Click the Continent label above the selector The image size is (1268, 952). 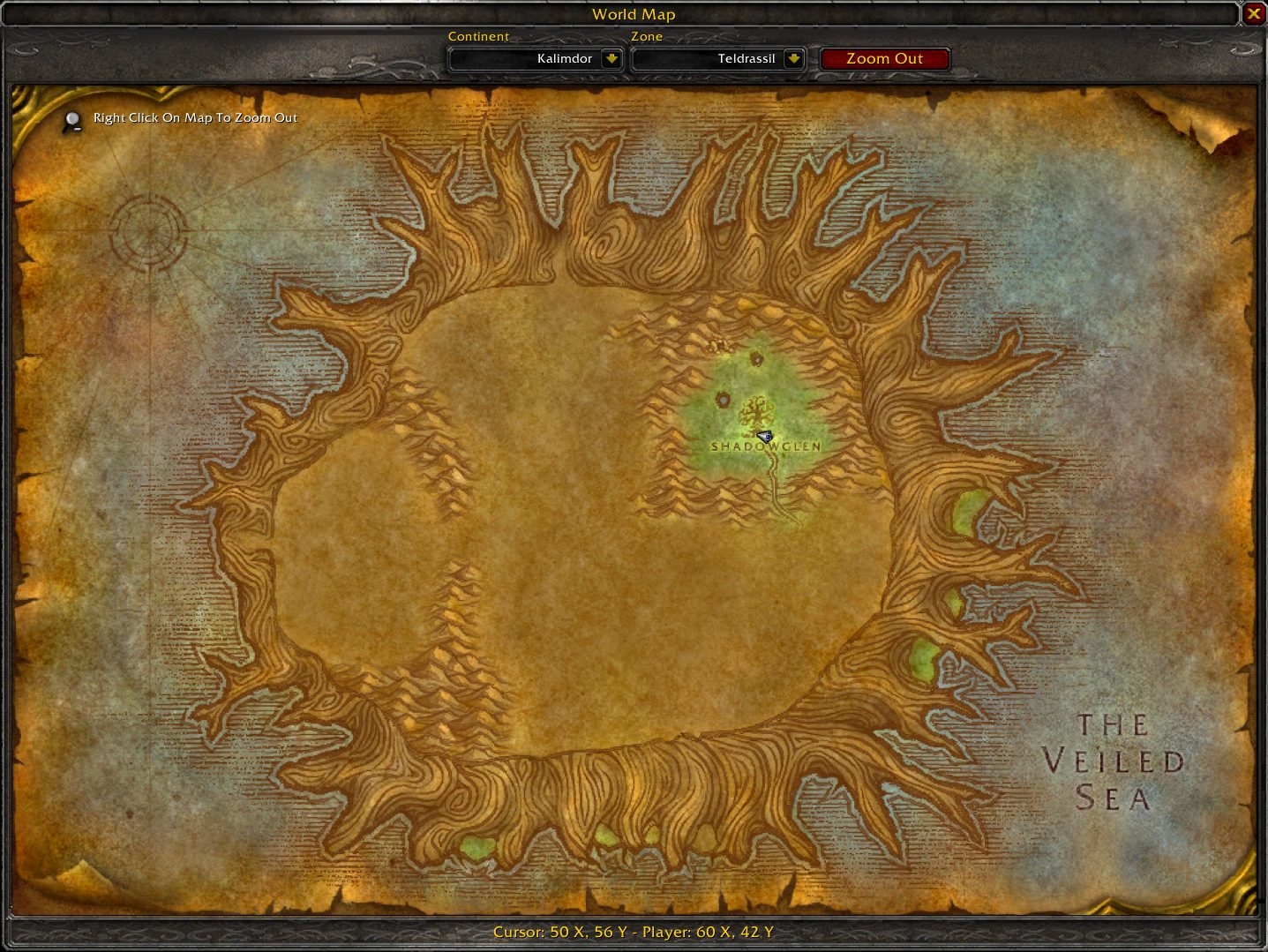click(x=479, y=36)
